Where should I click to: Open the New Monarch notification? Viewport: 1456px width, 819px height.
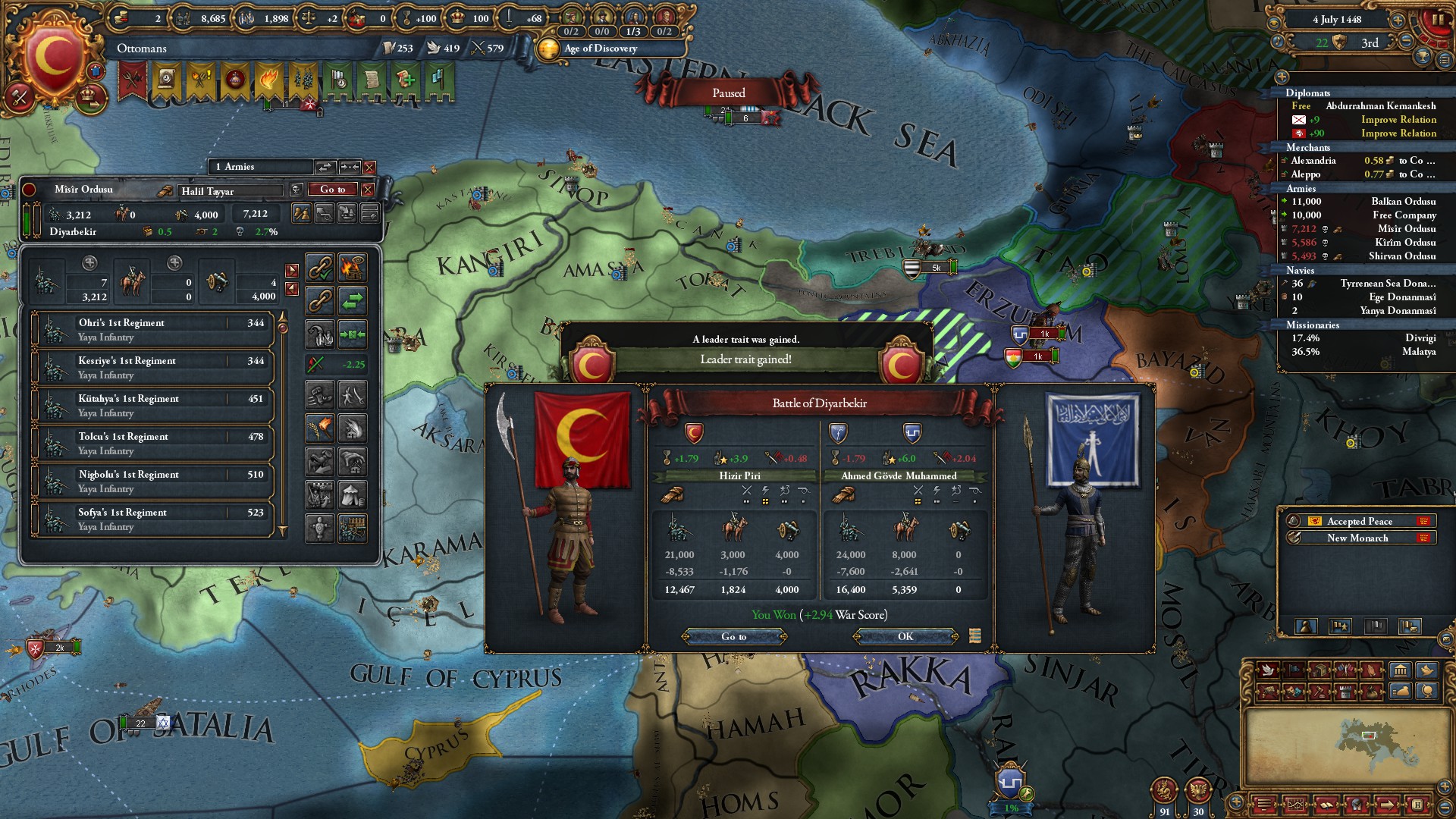point(1357,538)
